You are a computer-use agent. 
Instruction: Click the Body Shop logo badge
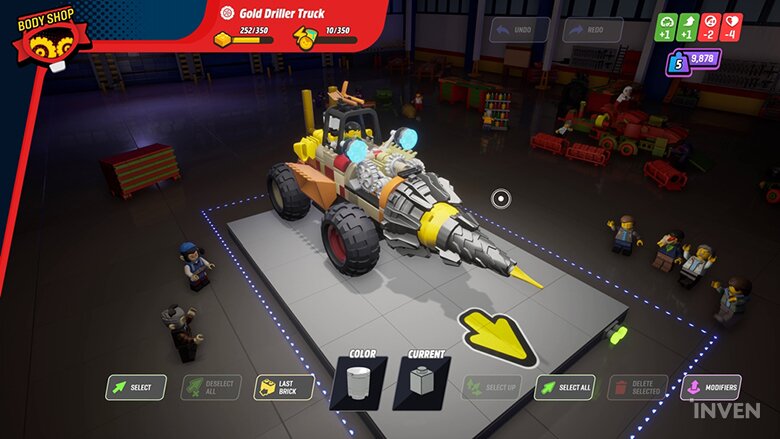(45, 38)
